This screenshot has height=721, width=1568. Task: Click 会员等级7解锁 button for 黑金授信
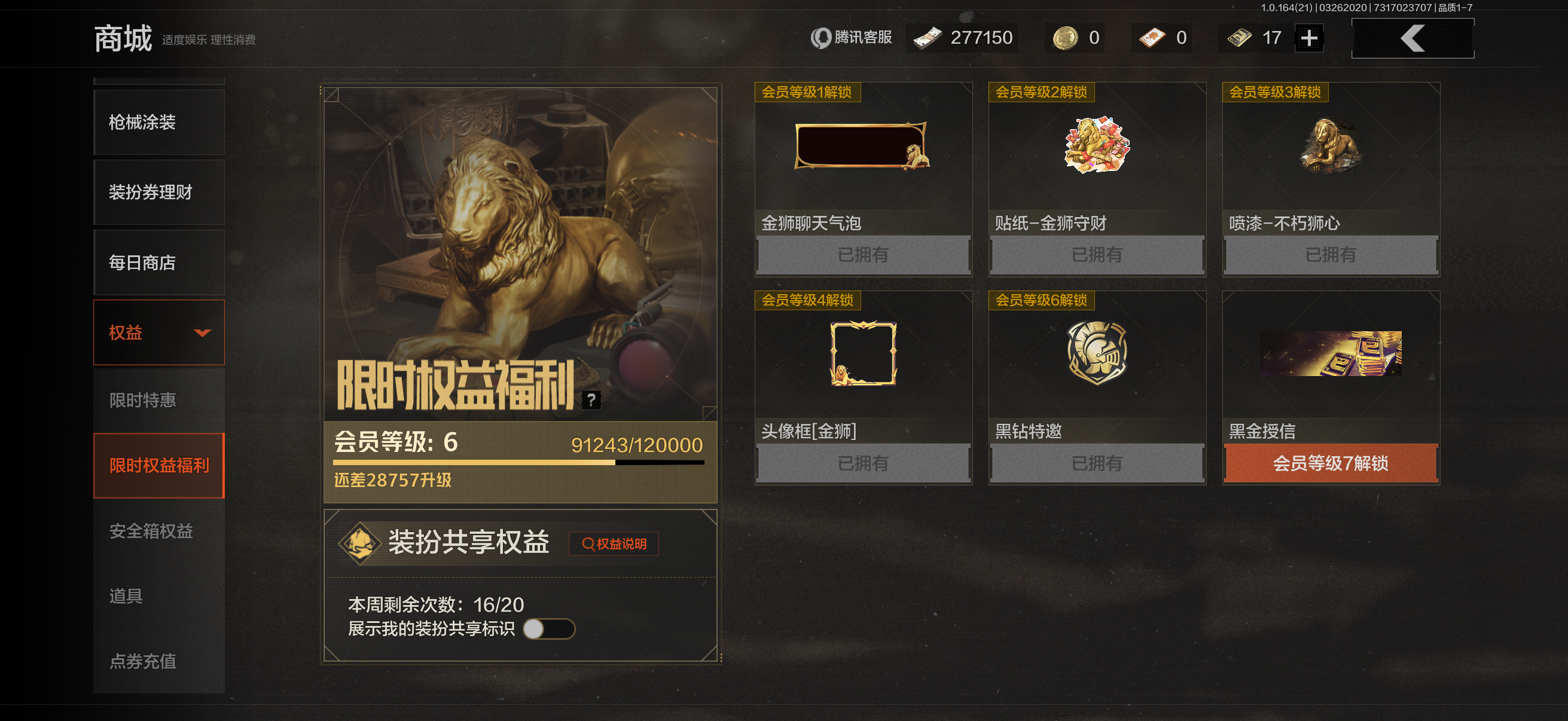(x=1330, y=464)
